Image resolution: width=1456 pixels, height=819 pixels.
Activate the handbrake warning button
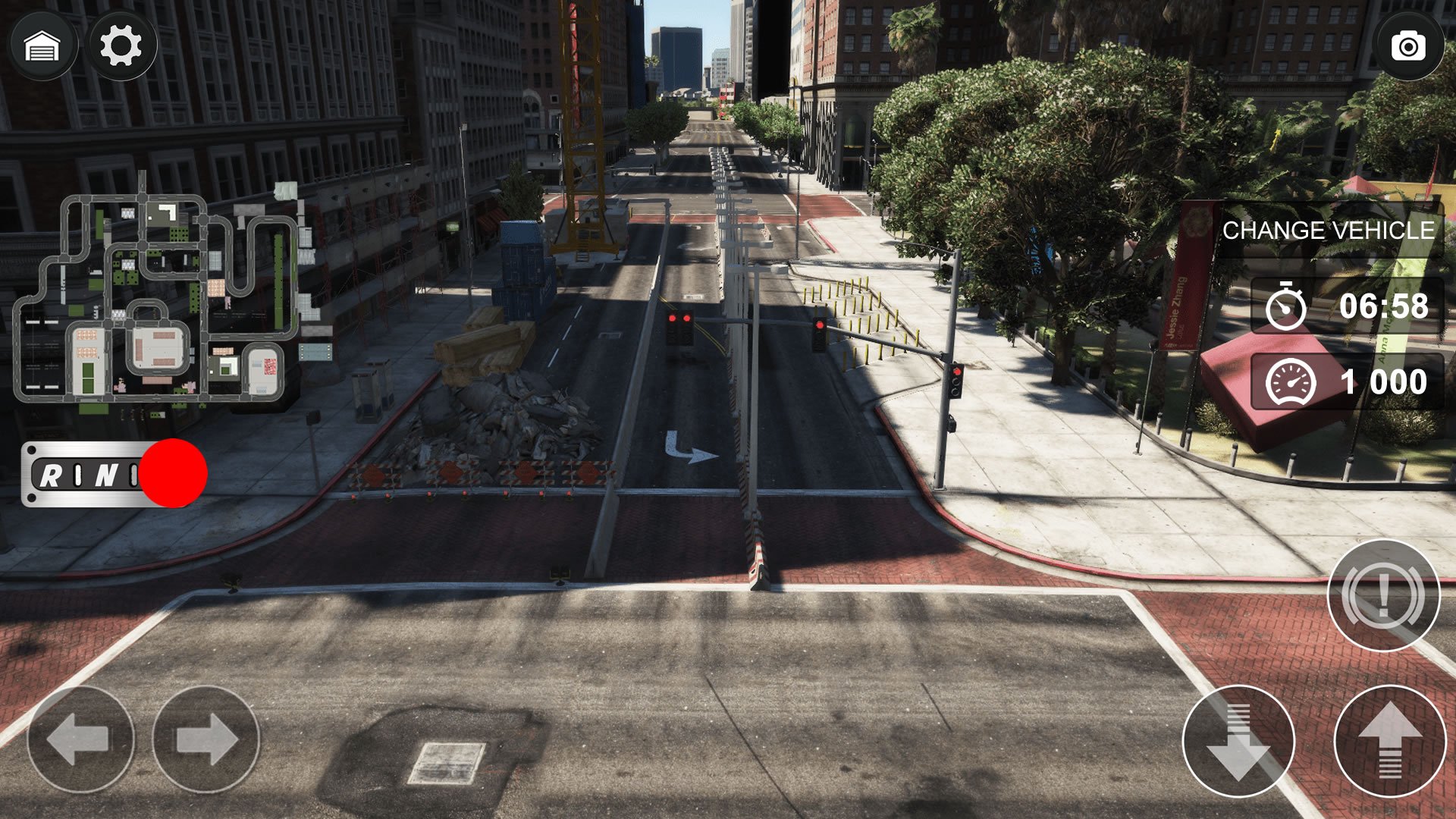coord(1383,595)
